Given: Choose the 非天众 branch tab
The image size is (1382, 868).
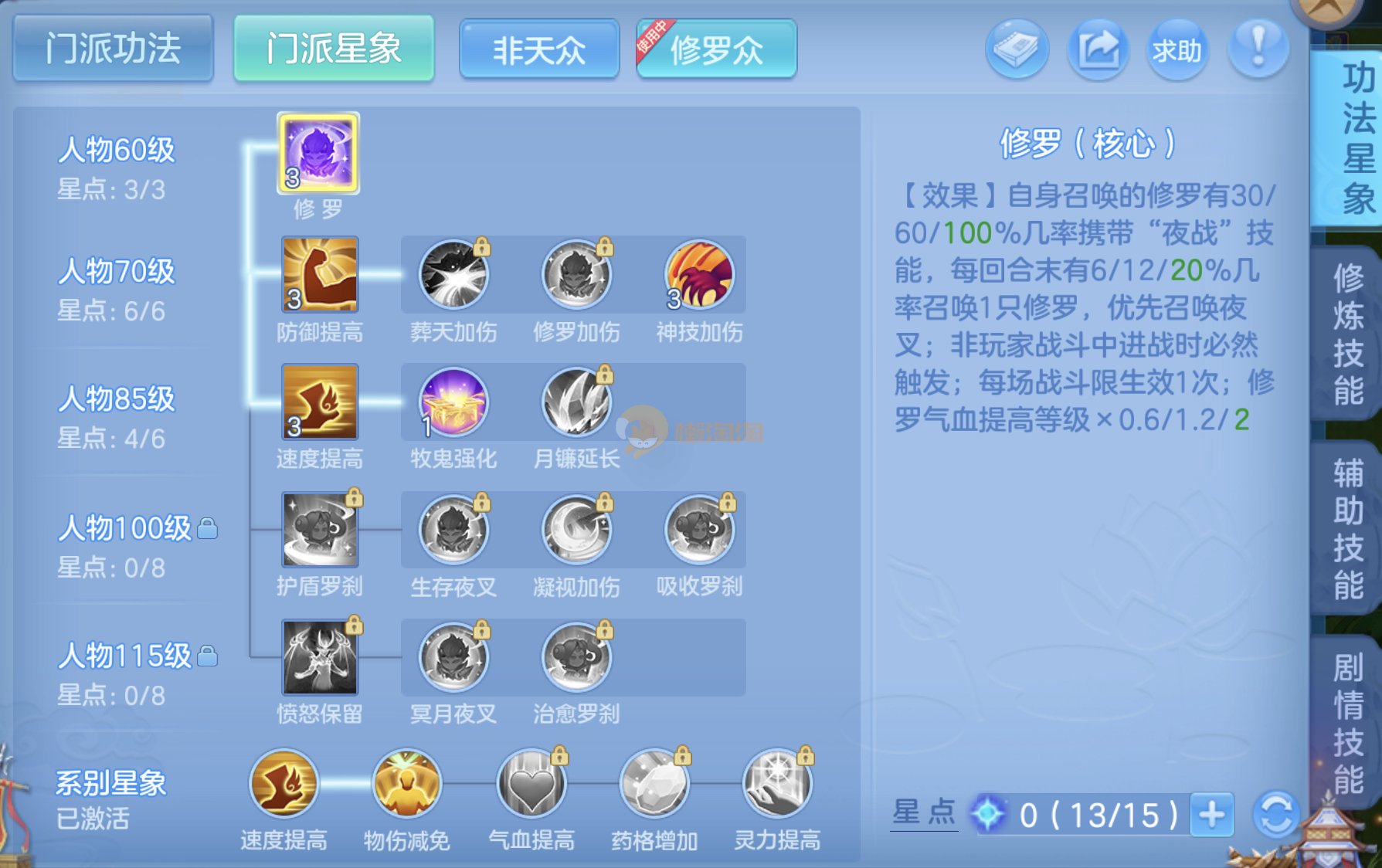Looking at the screenshot, I should point(539,50).
